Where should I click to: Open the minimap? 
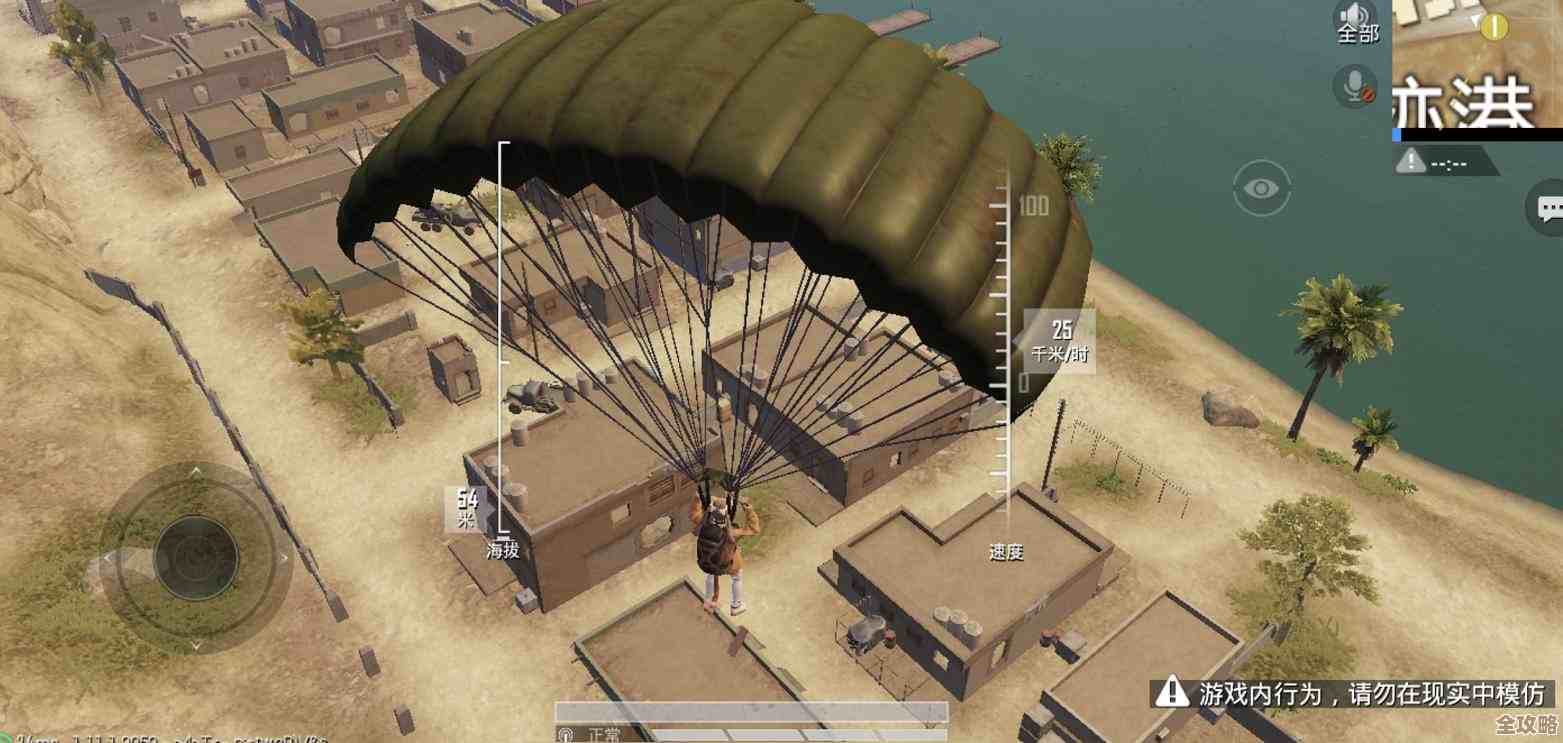click(x=1477, y=65)
